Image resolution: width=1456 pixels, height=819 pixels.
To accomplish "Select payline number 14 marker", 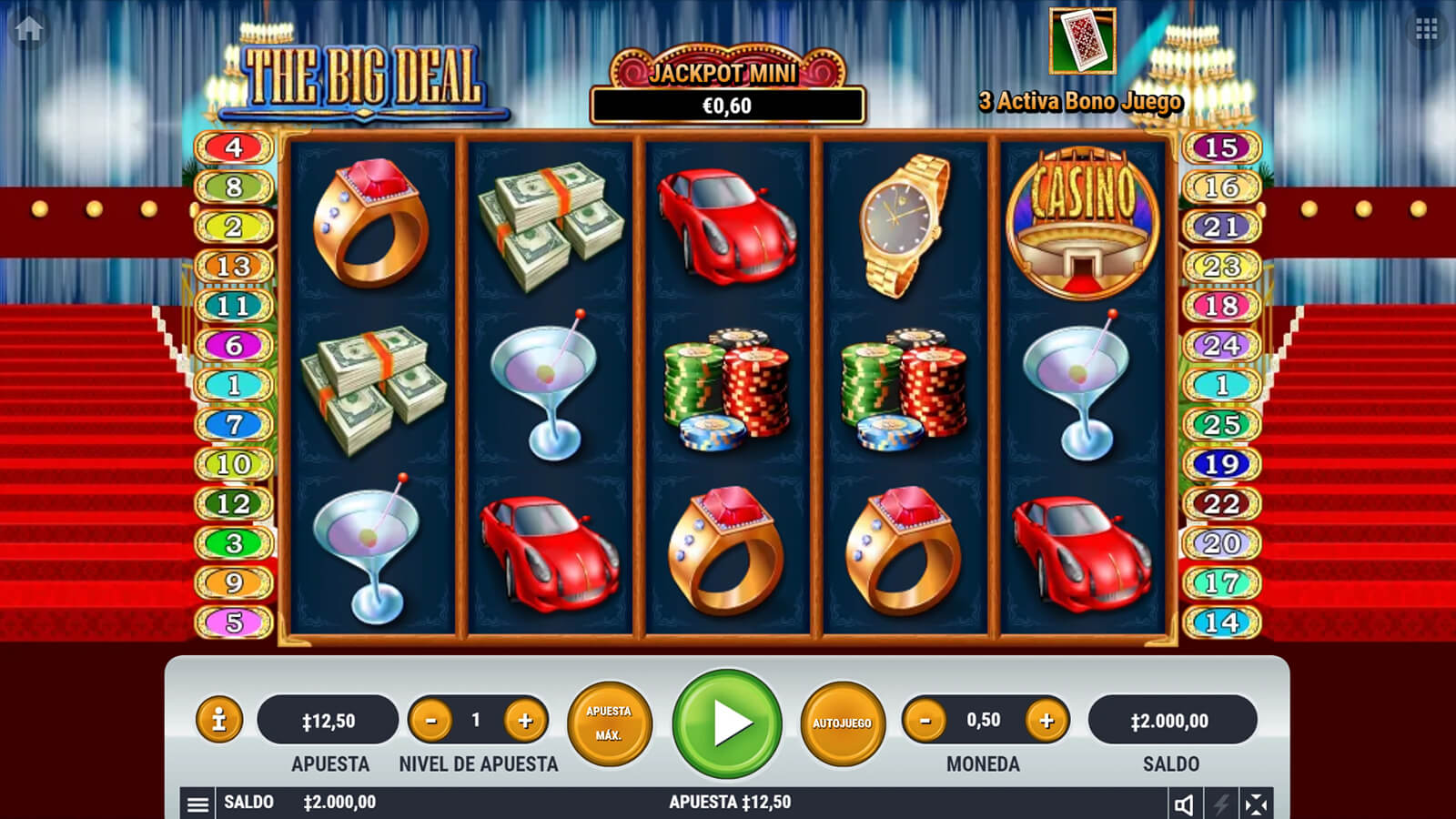I will [x=1221, y=622].
